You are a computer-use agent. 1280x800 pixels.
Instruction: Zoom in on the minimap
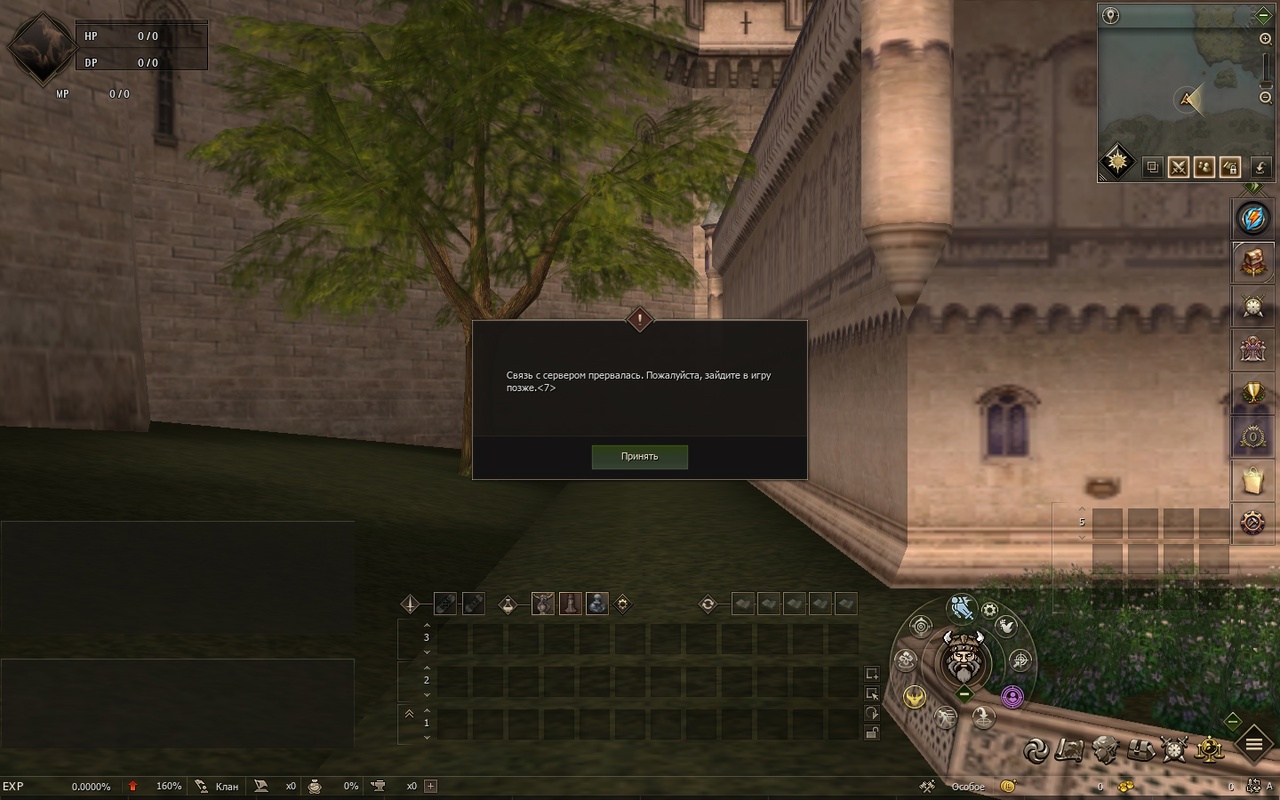[x=1265, y=39]
